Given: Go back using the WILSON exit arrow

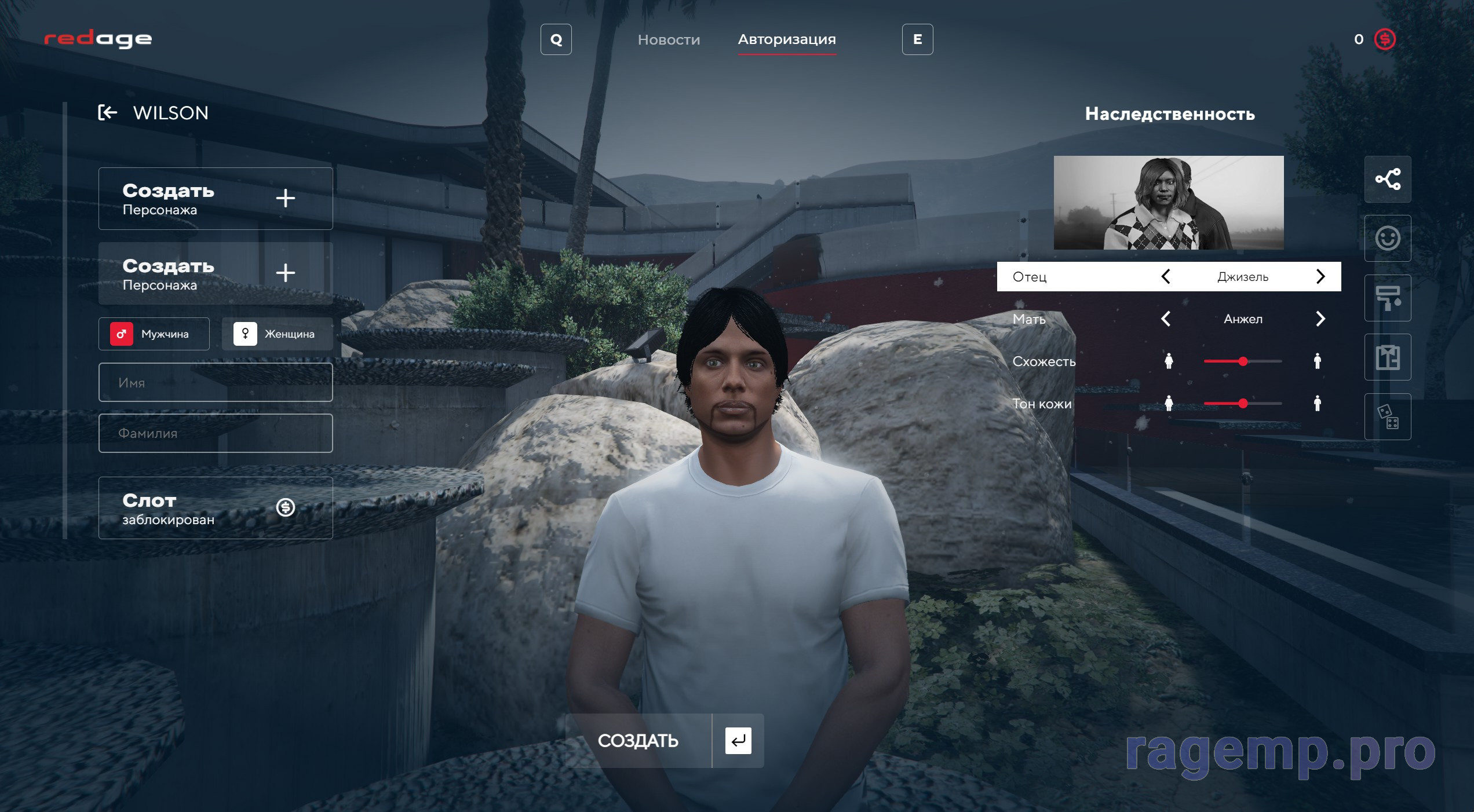Looking at the screenshot, I should point(108,112).
